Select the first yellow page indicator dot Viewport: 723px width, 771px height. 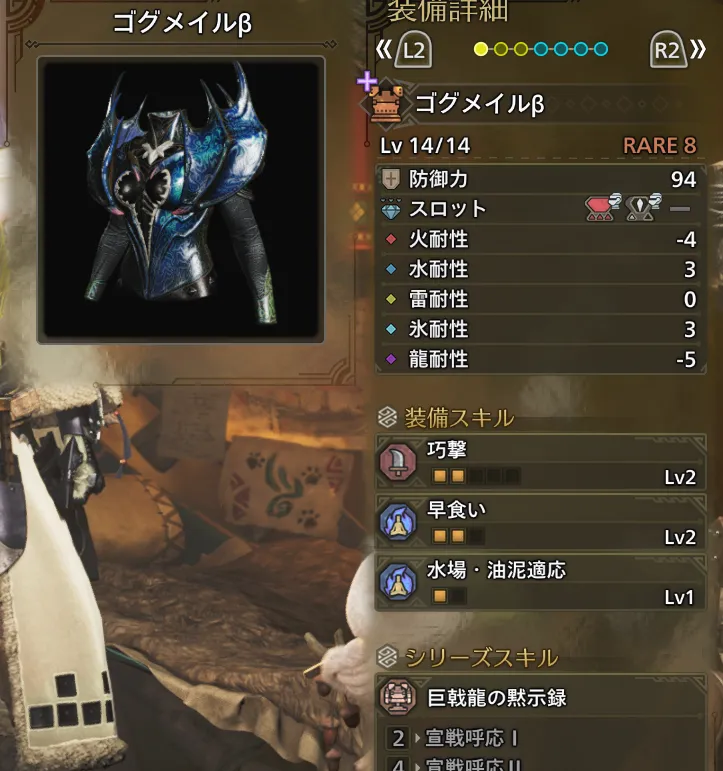[x=481, y=49]
